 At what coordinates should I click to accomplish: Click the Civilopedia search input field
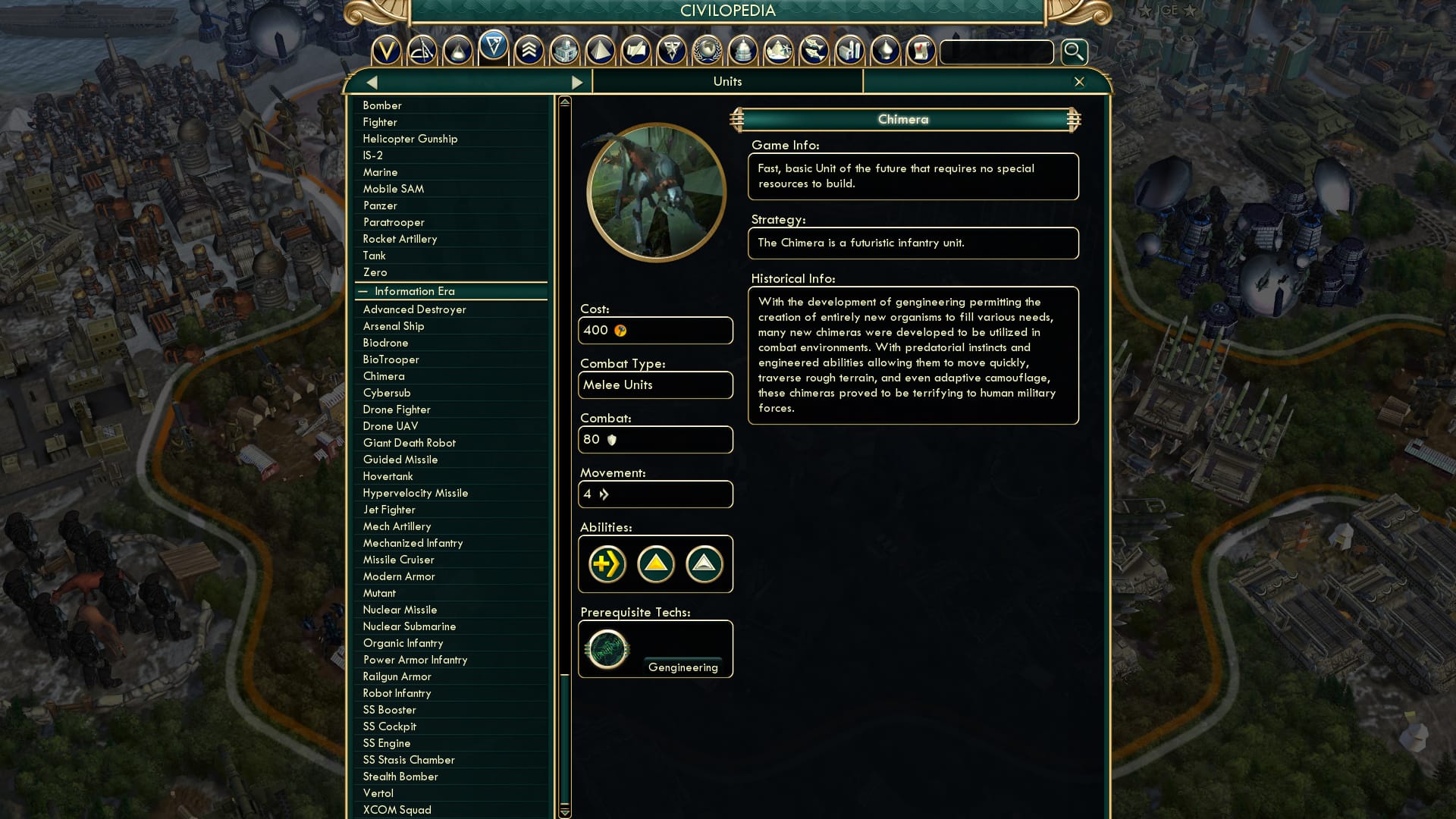996,52
